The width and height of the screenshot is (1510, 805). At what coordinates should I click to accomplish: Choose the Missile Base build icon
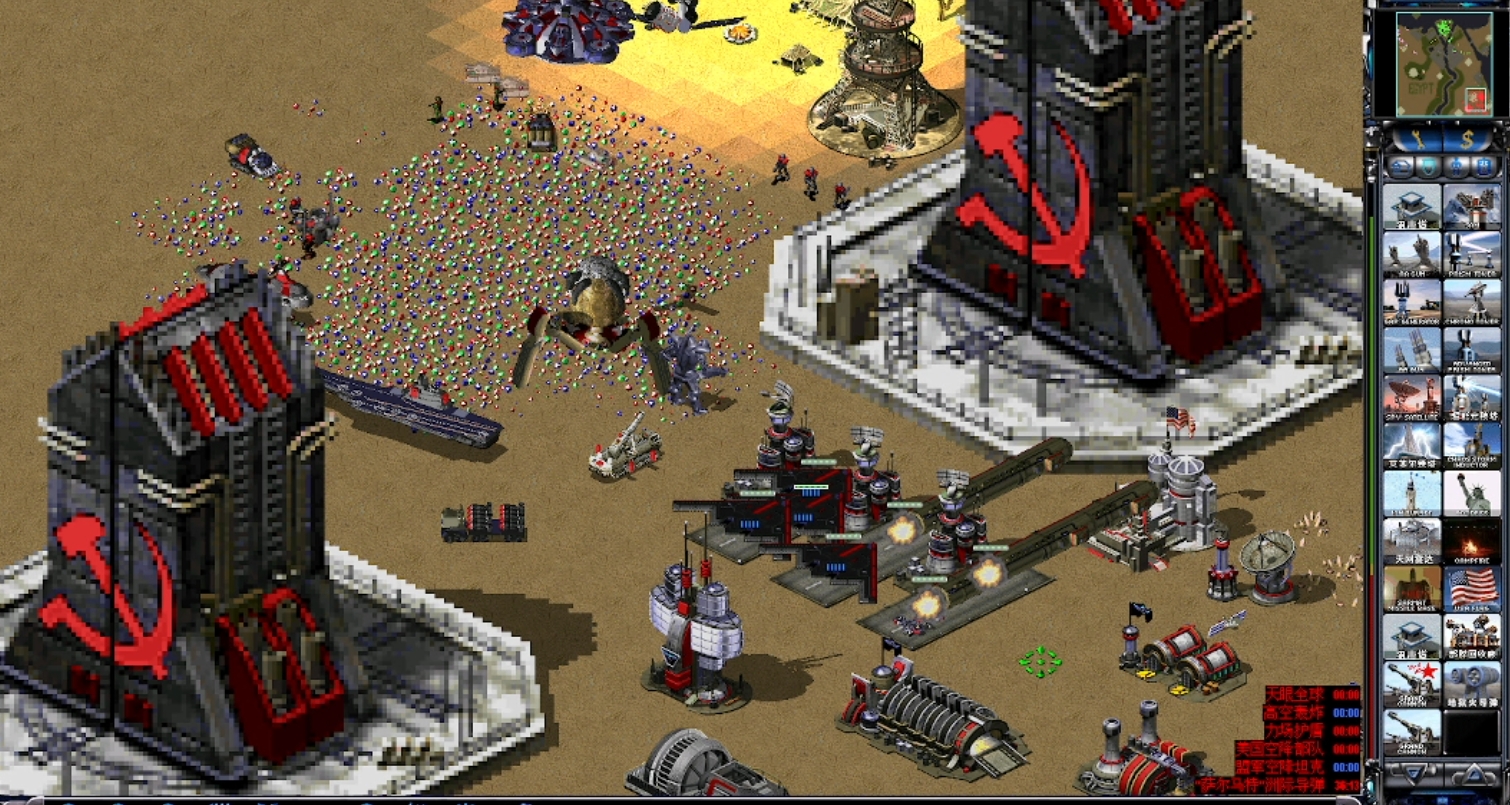[x=1412, y=588]
